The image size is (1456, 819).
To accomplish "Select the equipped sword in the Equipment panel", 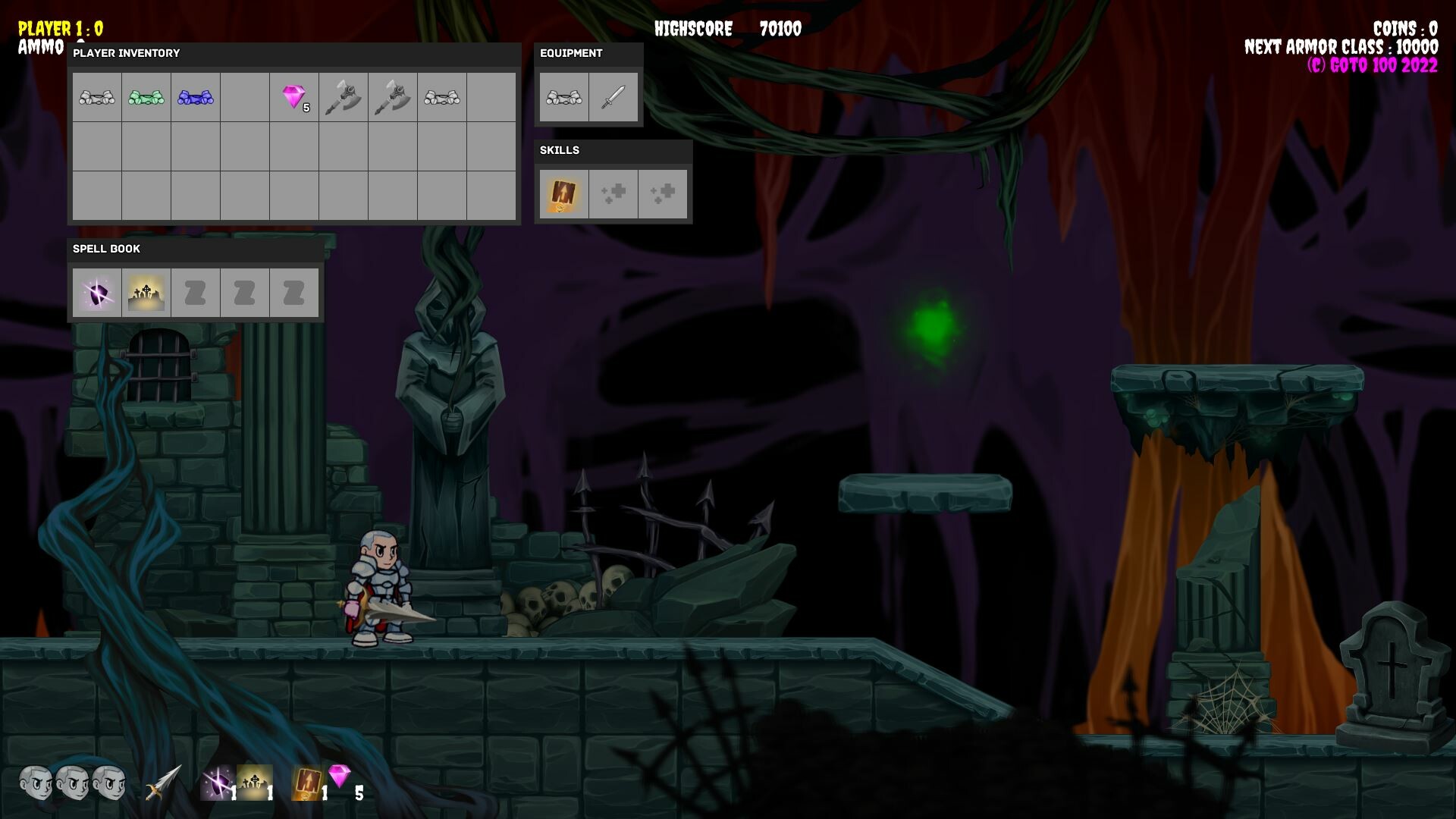I will tap(614, 97).
